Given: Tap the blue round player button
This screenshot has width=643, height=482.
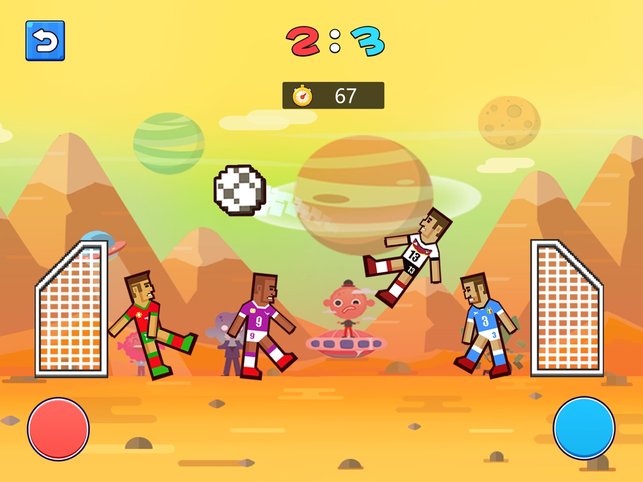Looking at the screenshot, I should coord(584,428).
